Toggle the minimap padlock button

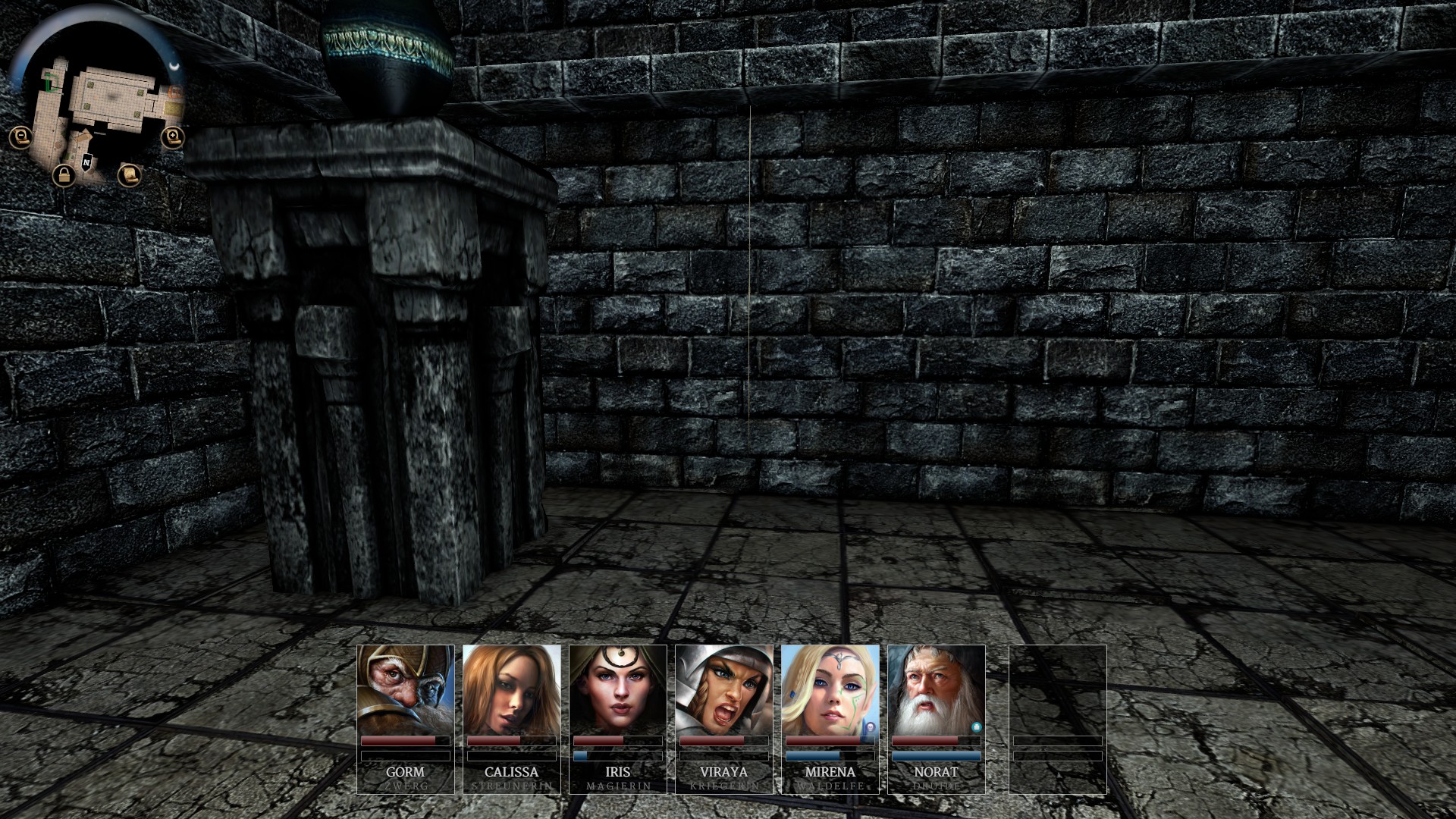click(x=64, y=176)
